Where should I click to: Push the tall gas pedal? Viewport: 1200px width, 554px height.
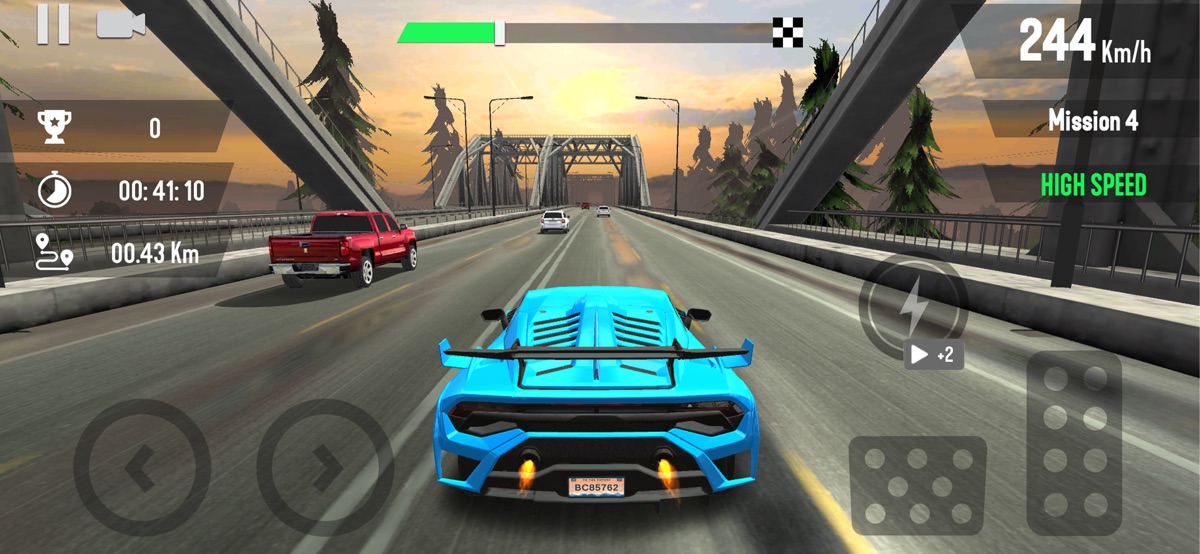(x=1073, y=441)
